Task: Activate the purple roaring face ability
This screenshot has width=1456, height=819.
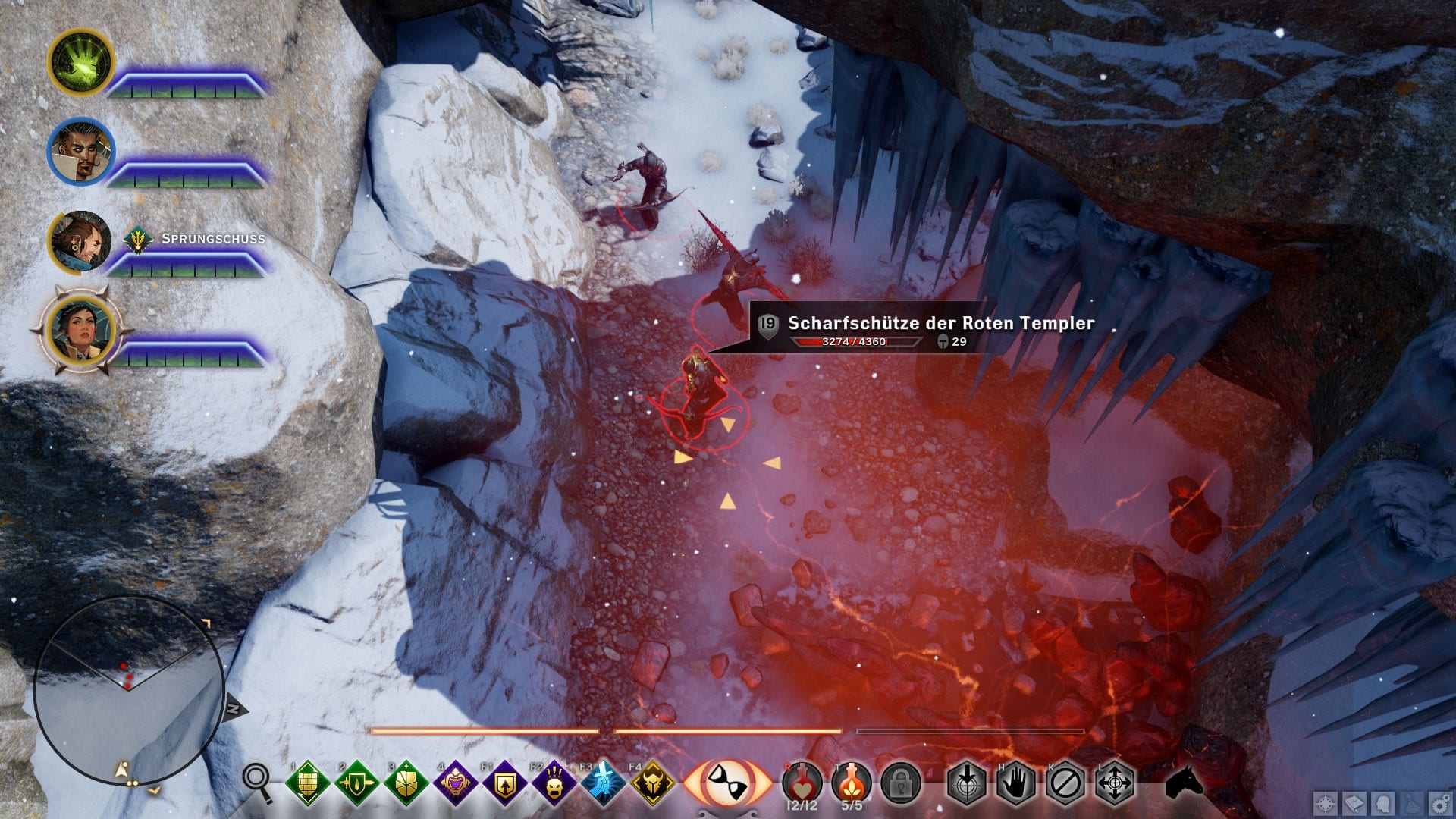Action: (455, 783)
